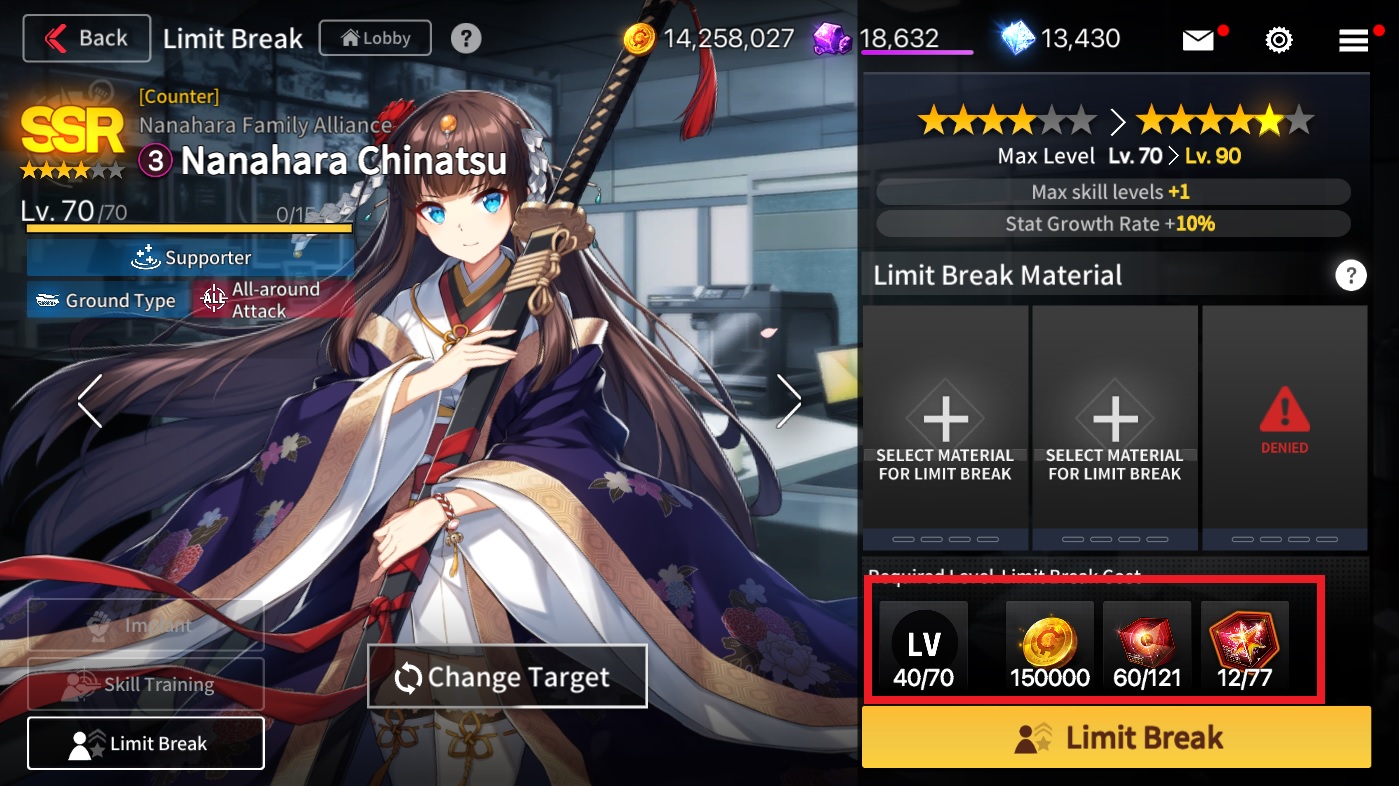Click Change Target button

pyautogui.click(x=507, y=677)
